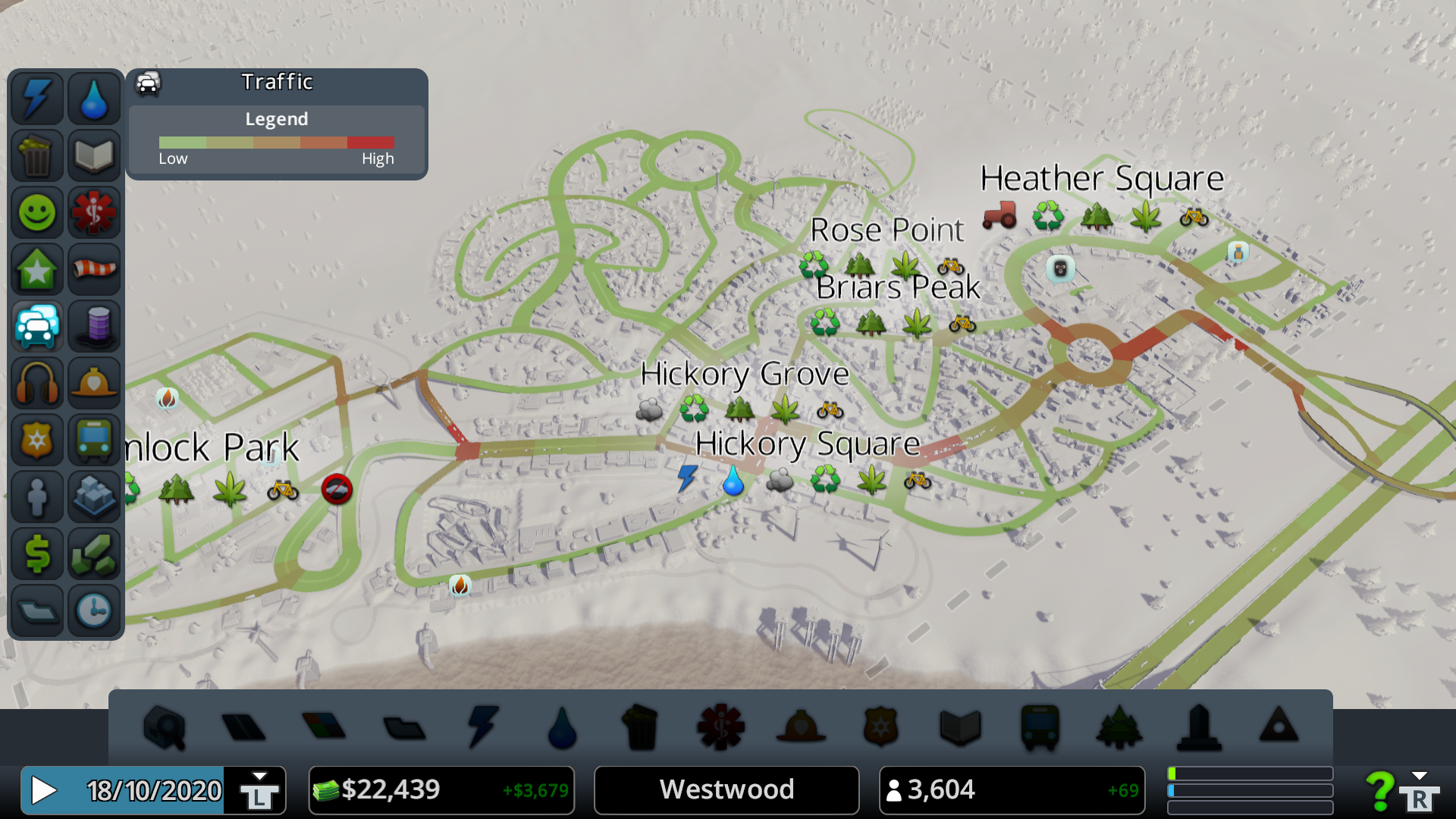Open the Public Transport build menu
1456x819 pixels.
point(1040,727)
